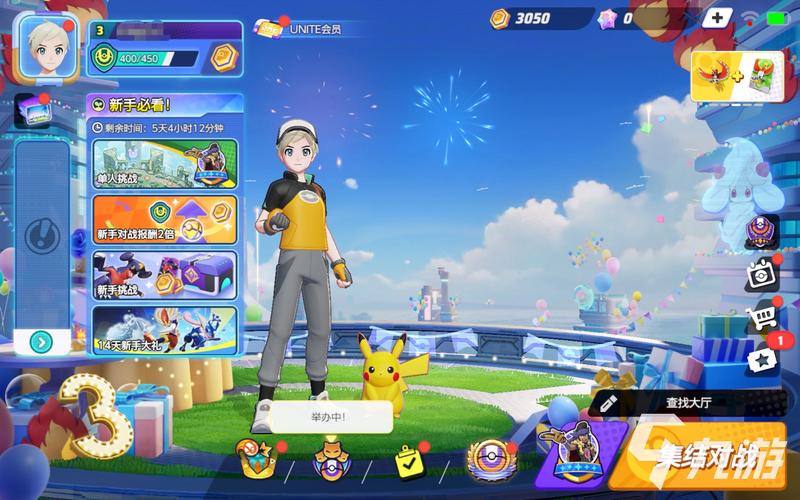Open the Ho-Oh event banner
This screenshot has width=800, height=500.
click(736, 77)
